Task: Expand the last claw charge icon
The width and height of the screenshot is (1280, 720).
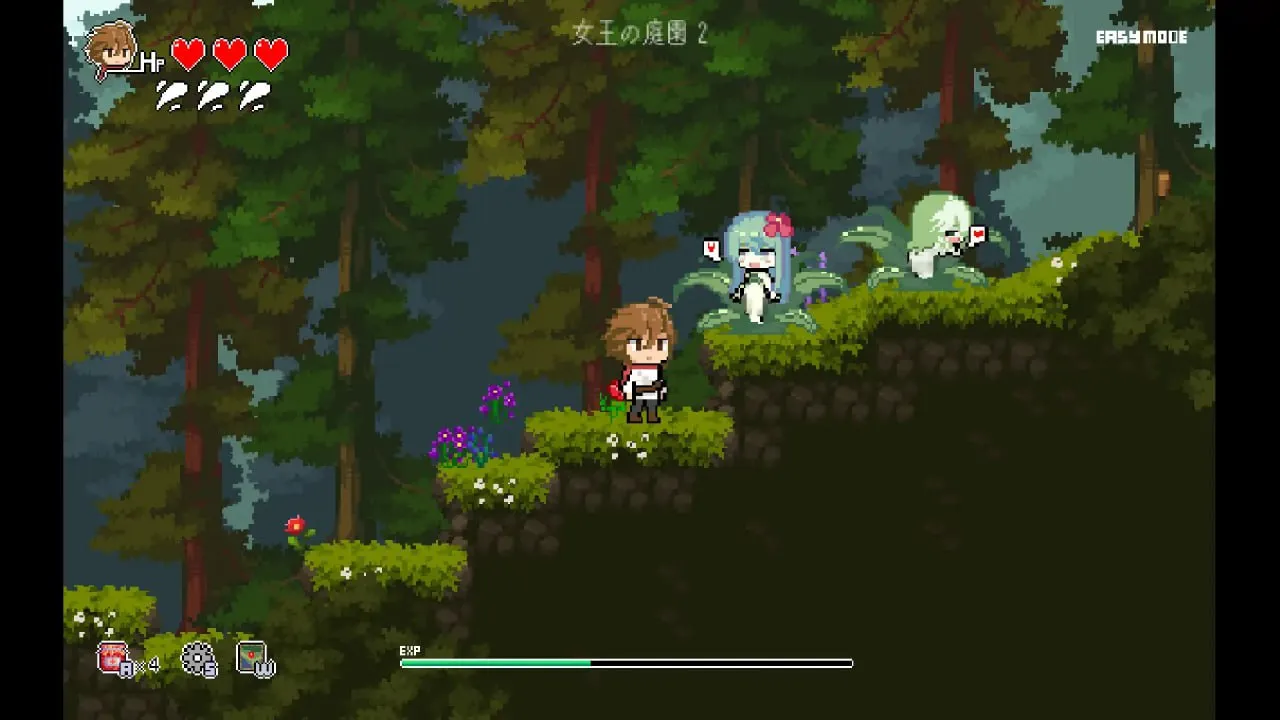Action: pos(255,95)
